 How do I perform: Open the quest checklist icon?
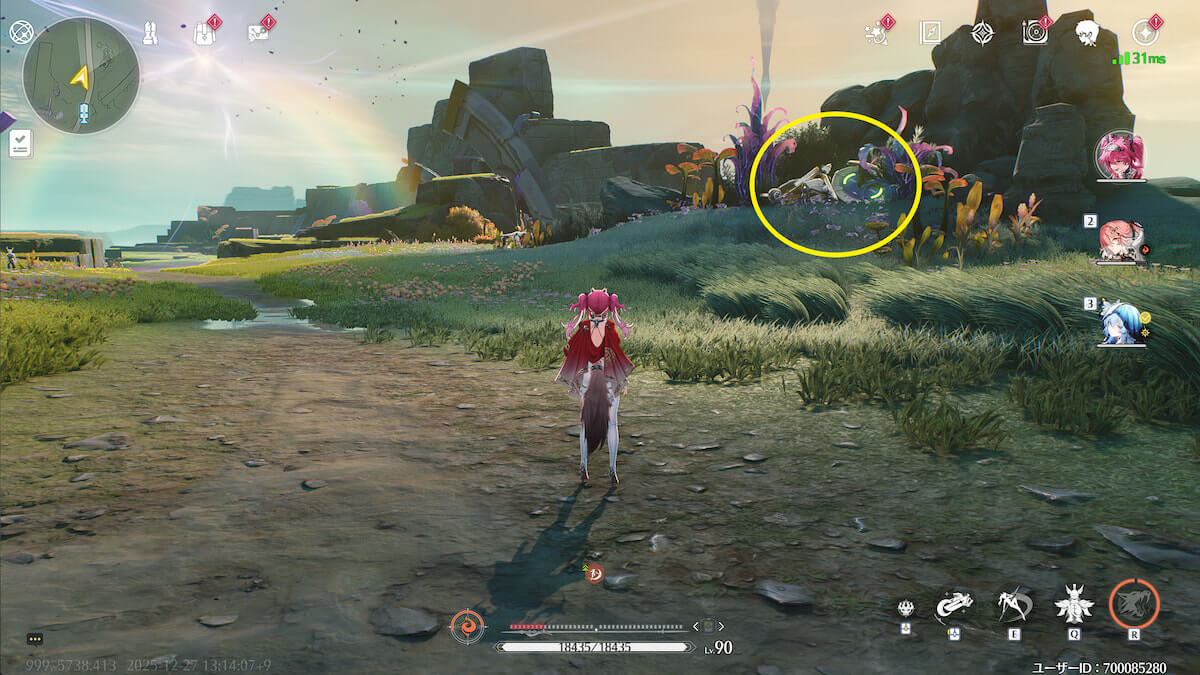click(x=21, y=144)
